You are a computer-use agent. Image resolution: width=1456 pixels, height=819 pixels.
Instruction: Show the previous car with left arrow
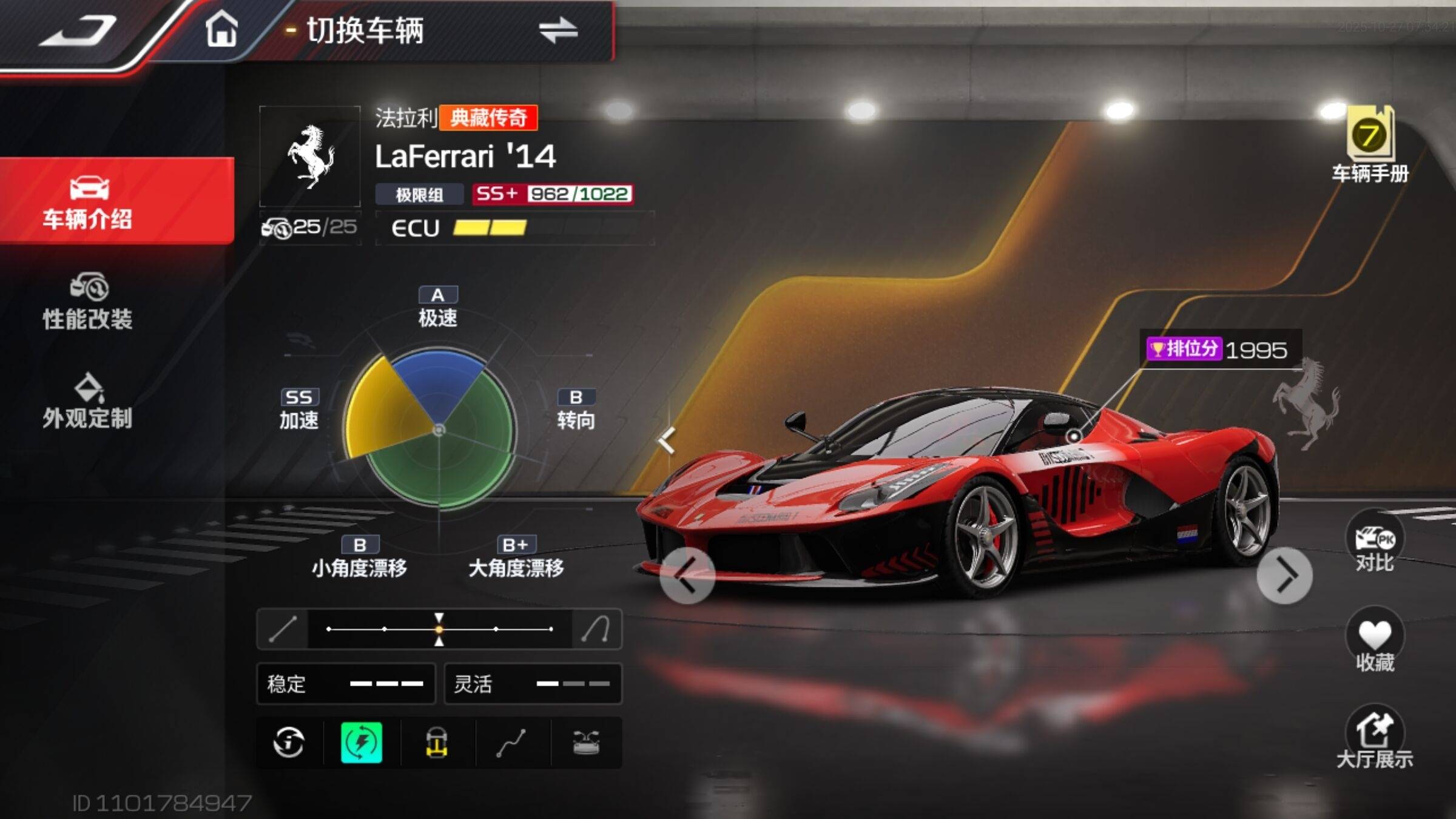pyautogui.click(x=687, y=575)
